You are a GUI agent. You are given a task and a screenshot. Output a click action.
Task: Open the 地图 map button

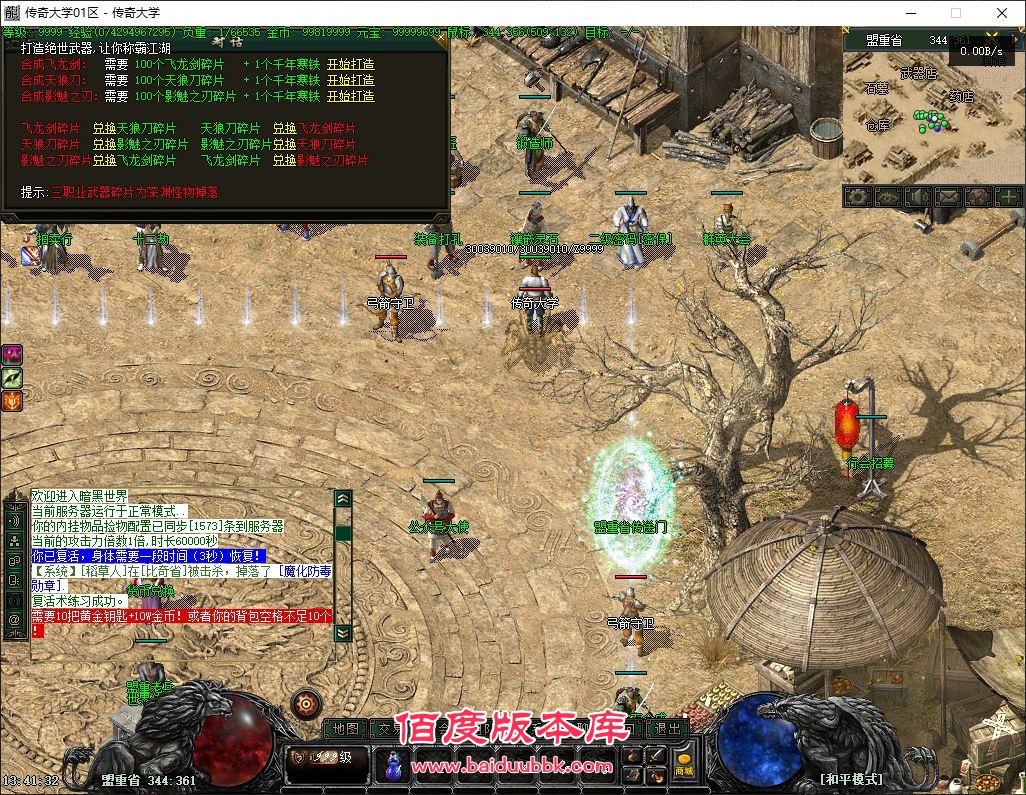345,728
